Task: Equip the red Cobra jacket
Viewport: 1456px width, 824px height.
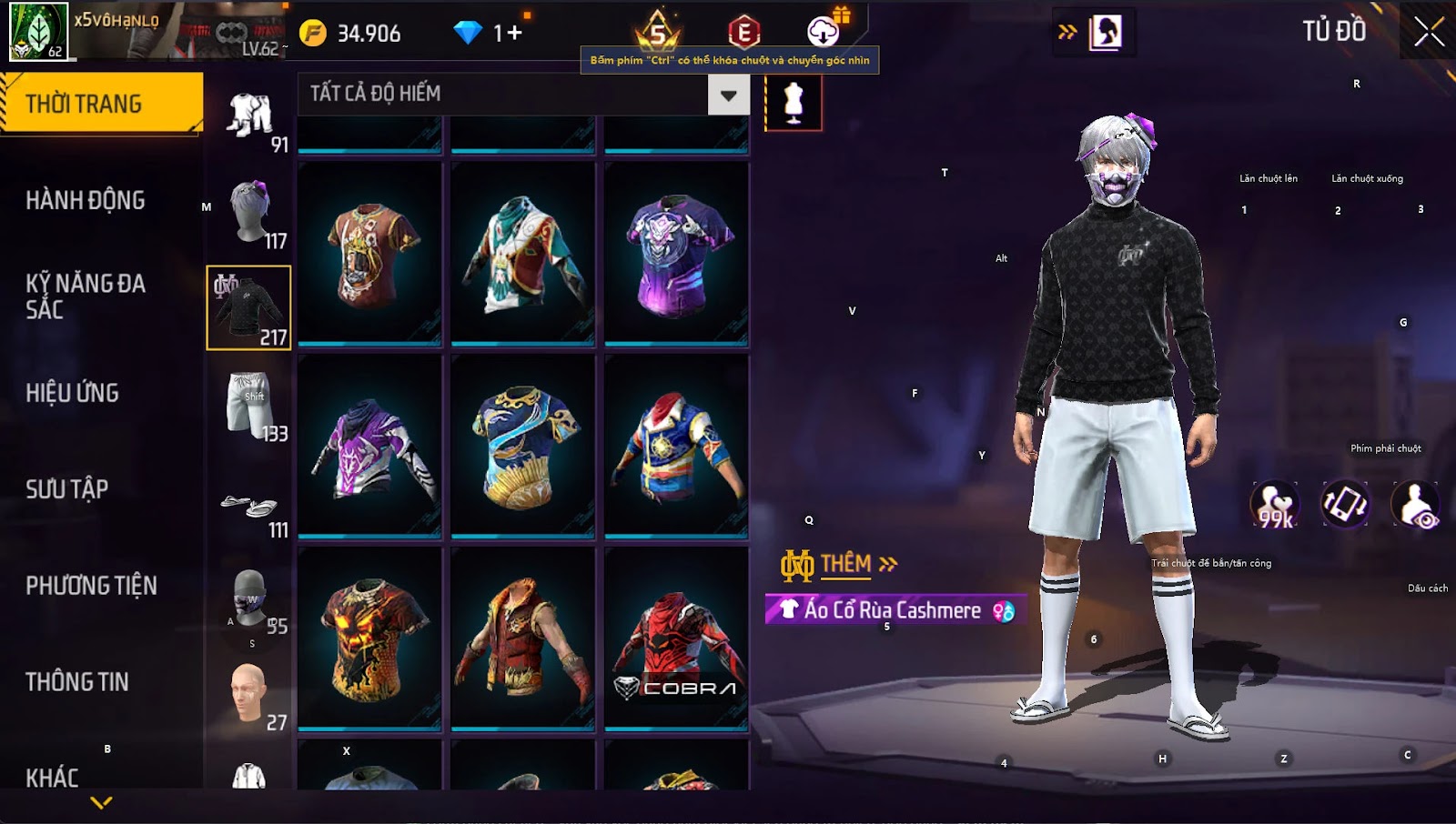Action: tap(676, 638)
